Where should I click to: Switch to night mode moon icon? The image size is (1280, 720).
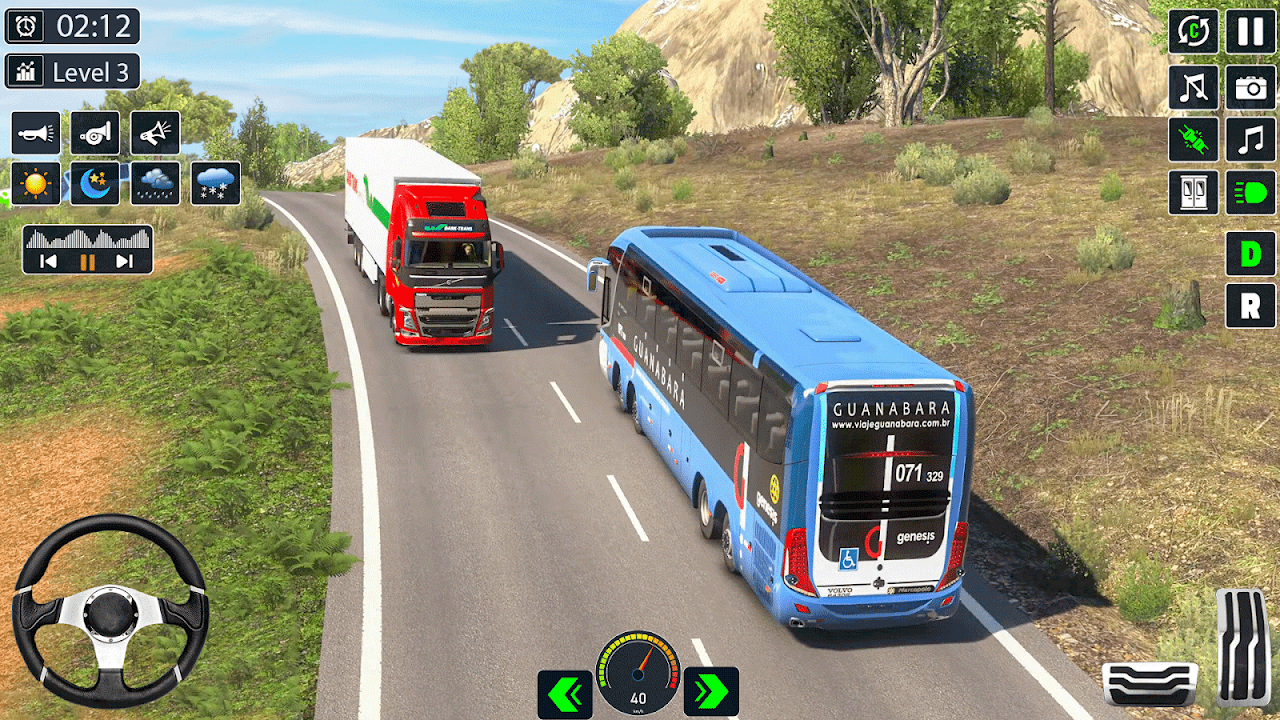point(95,184)
